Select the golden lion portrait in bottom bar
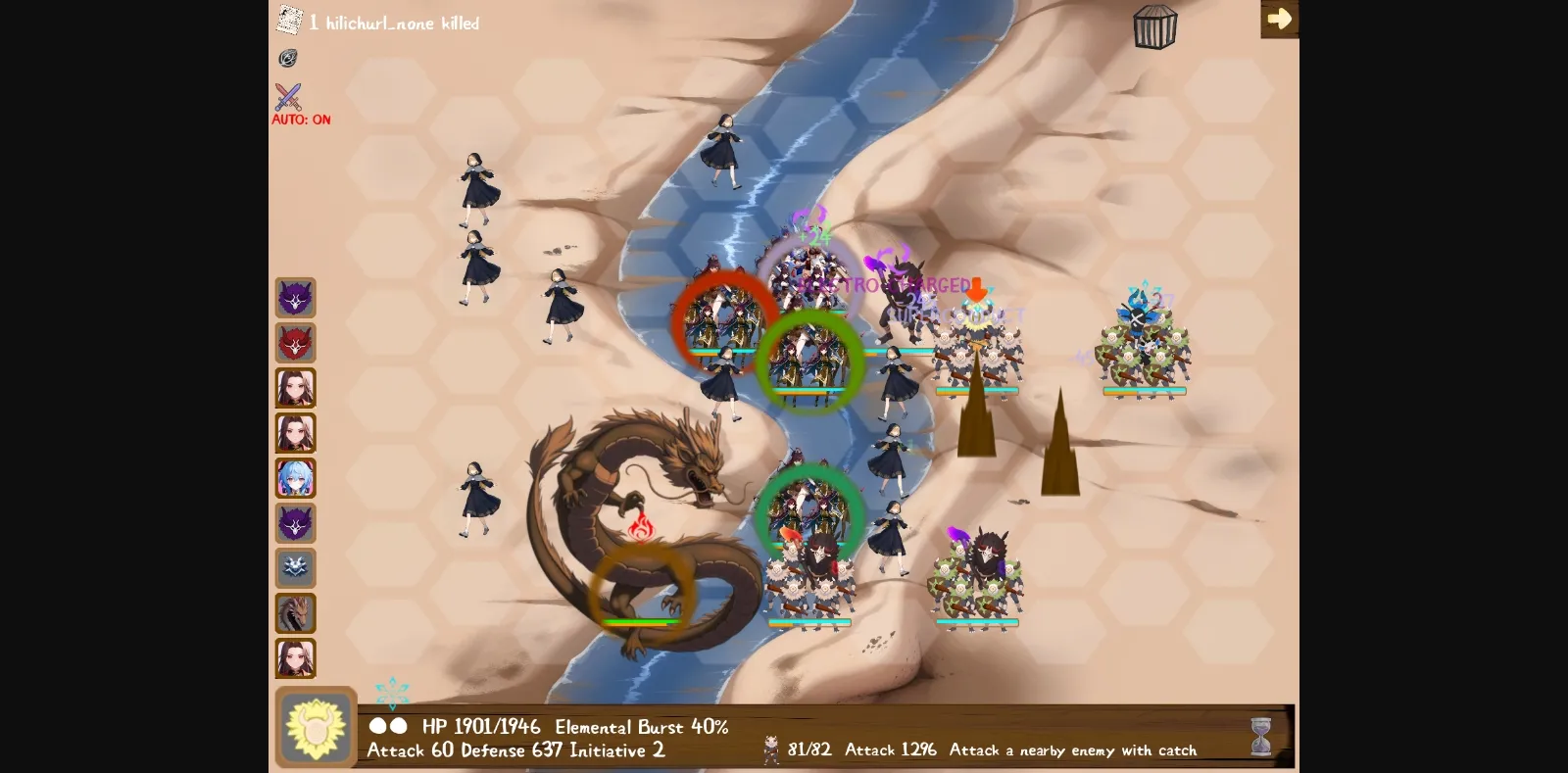1568x773 pixels. [316, 729]
